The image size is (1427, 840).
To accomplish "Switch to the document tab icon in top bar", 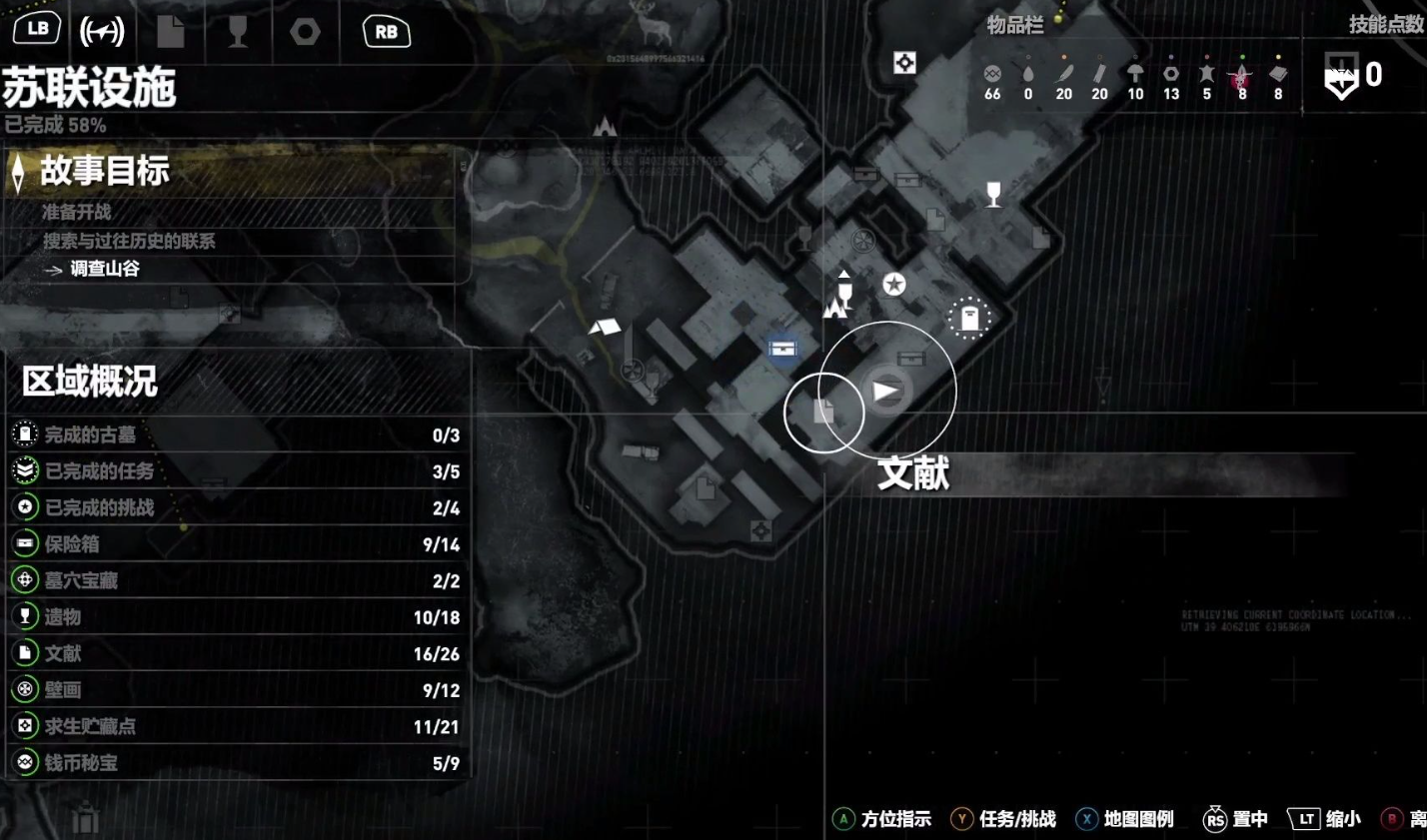I will [171, 32].
